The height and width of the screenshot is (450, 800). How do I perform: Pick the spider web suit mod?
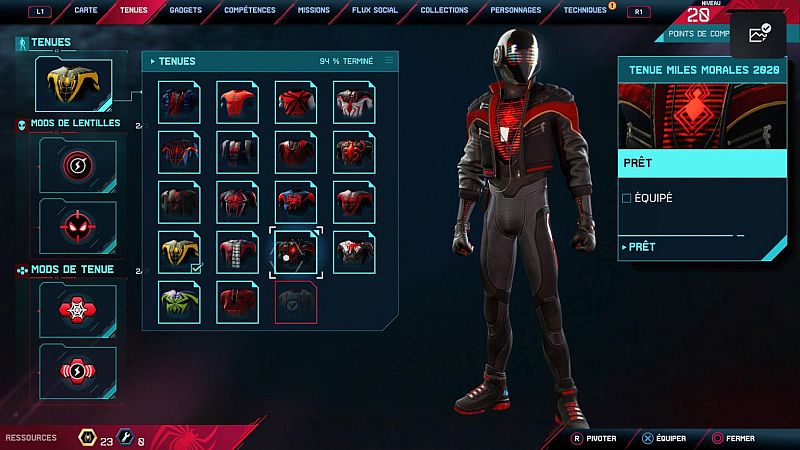(77, 310)
